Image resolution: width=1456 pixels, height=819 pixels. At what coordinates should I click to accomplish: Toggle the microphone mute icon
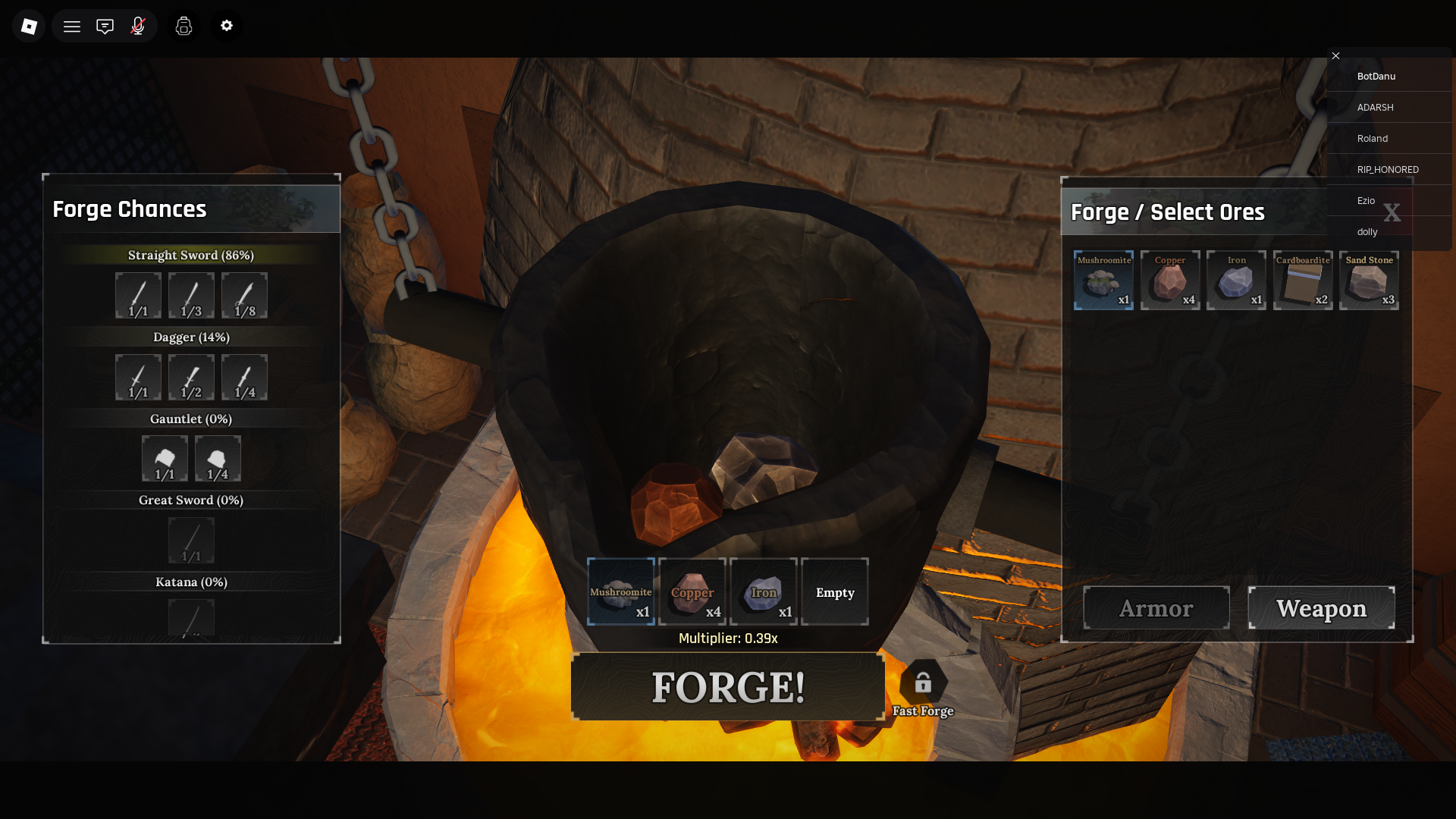[138, 25]
